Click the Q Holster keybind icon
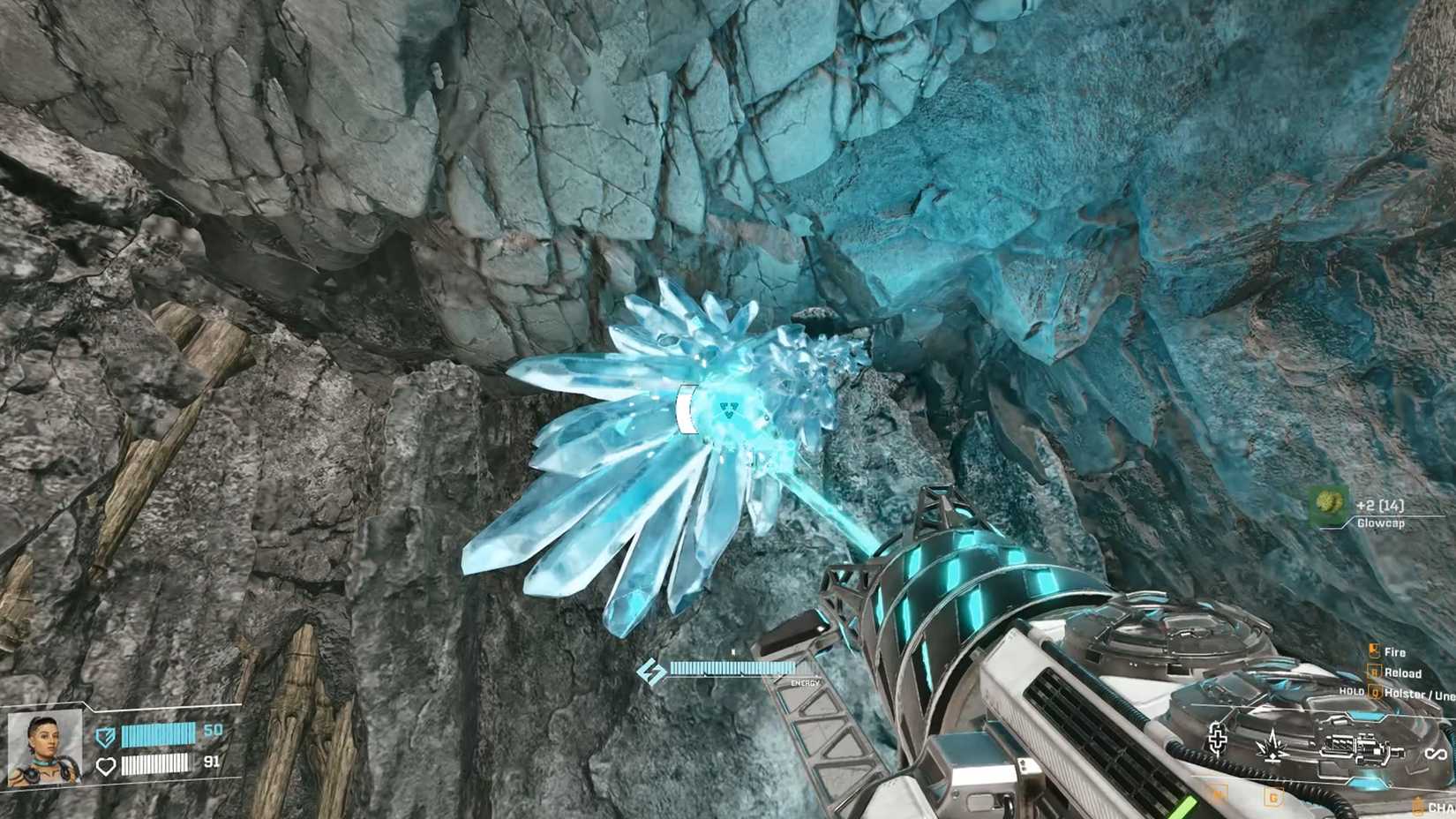Viewport: 1456px width, 819px height. pos(1375,695)
